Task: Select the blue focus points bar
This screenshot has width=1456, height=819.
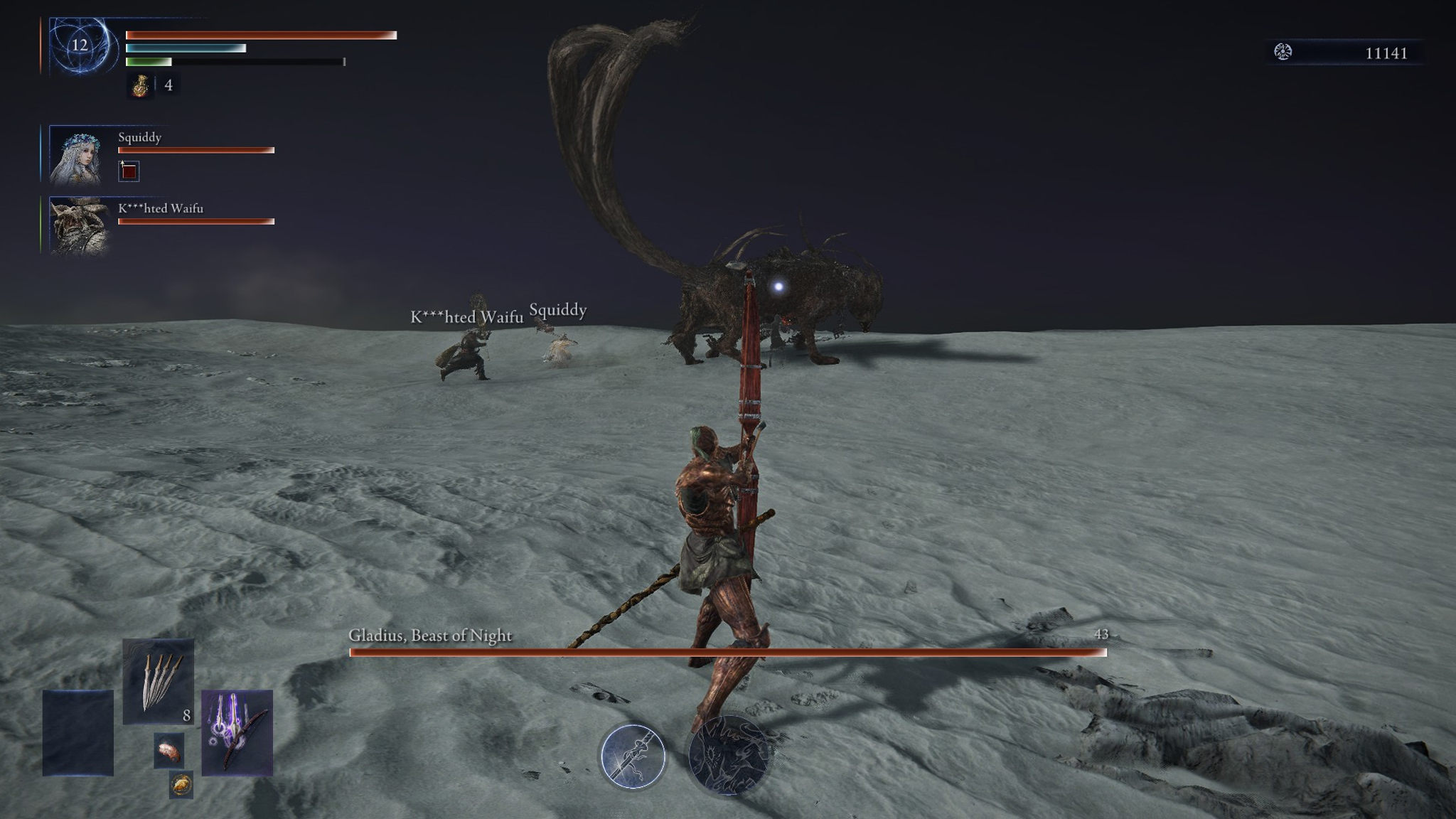Action: (x=185, y=48)
